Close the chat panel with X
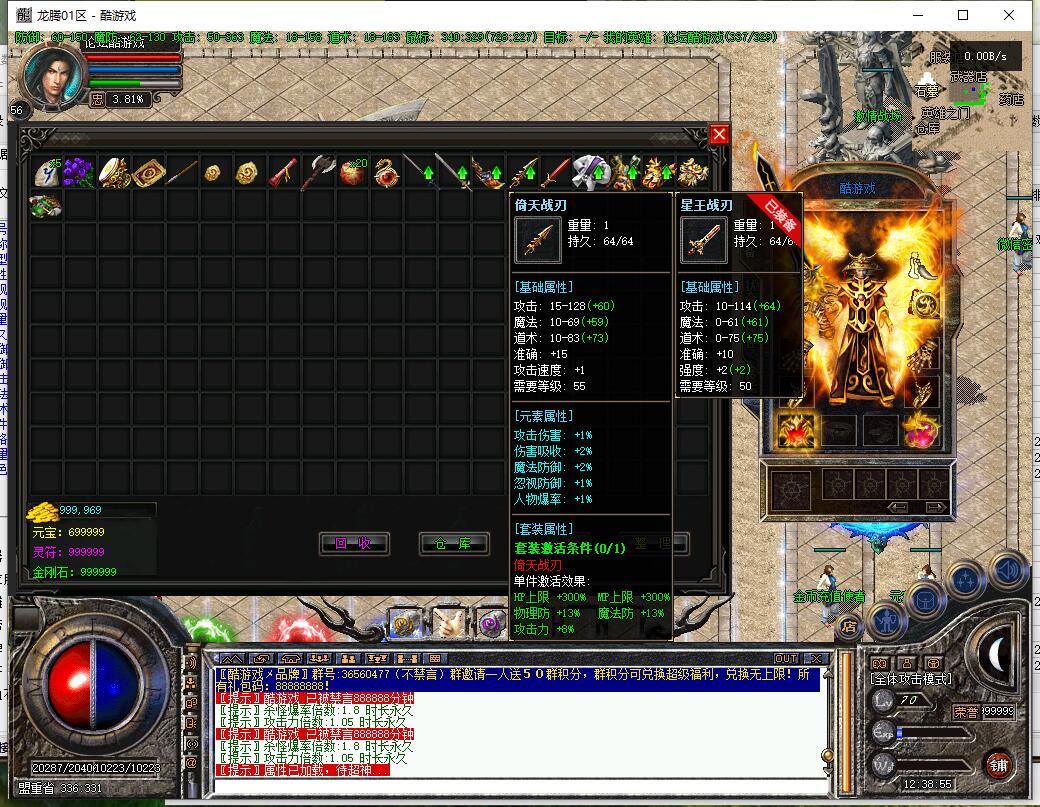Viewport: 1040px width, 807px height. pyautogui.click(x=815, y=658)
